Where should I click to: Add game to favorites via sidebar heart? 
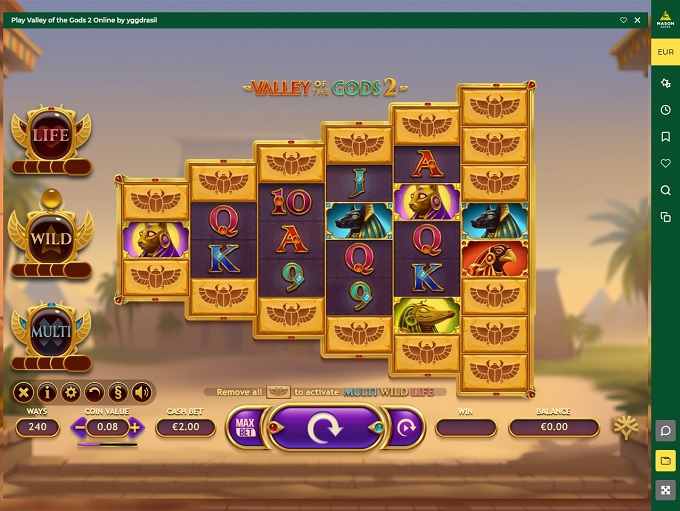pyautogui.click(x=665, y=163)
